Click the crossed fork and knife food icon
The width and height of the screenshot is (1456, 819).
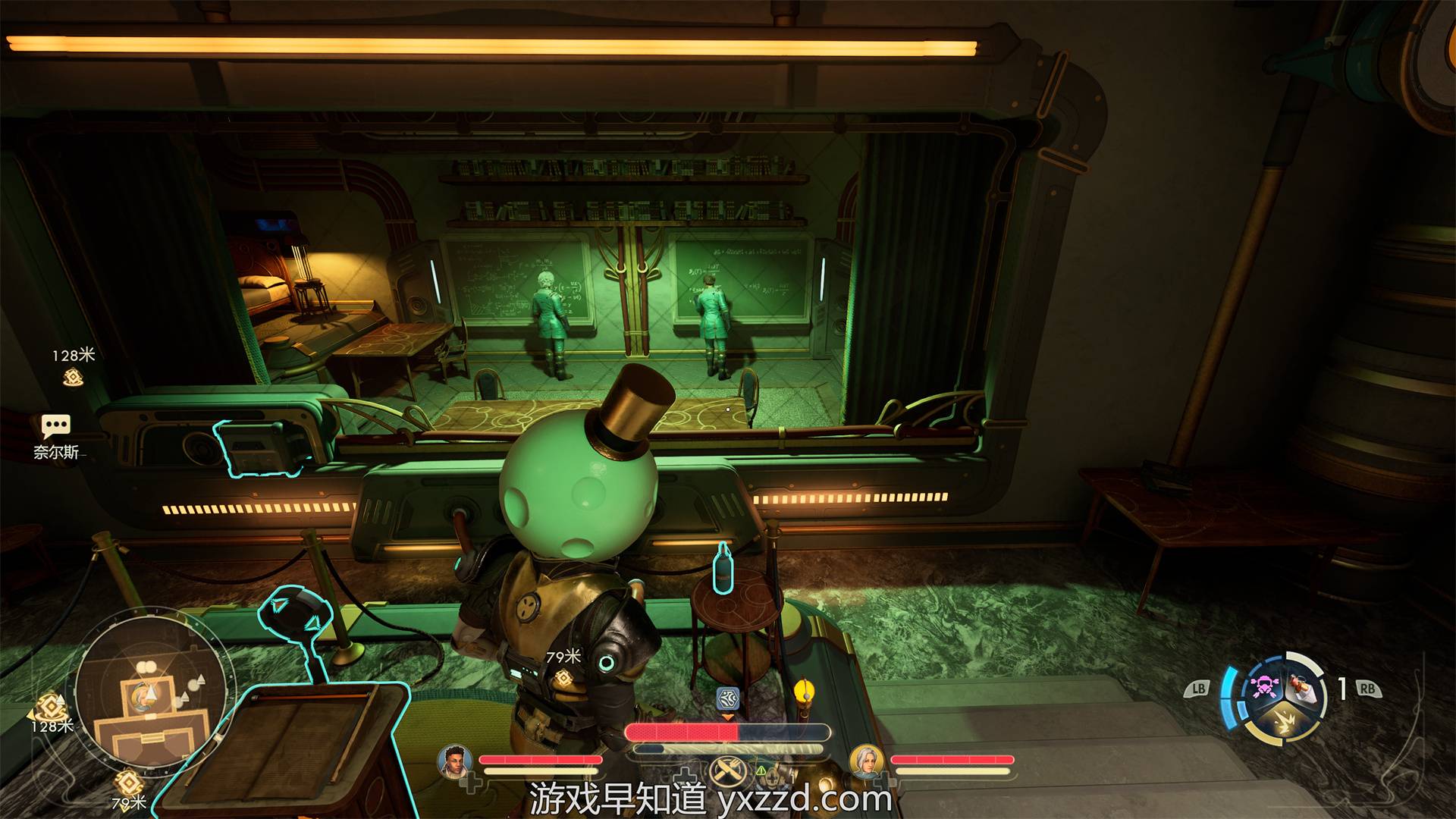tap(726, 772)
